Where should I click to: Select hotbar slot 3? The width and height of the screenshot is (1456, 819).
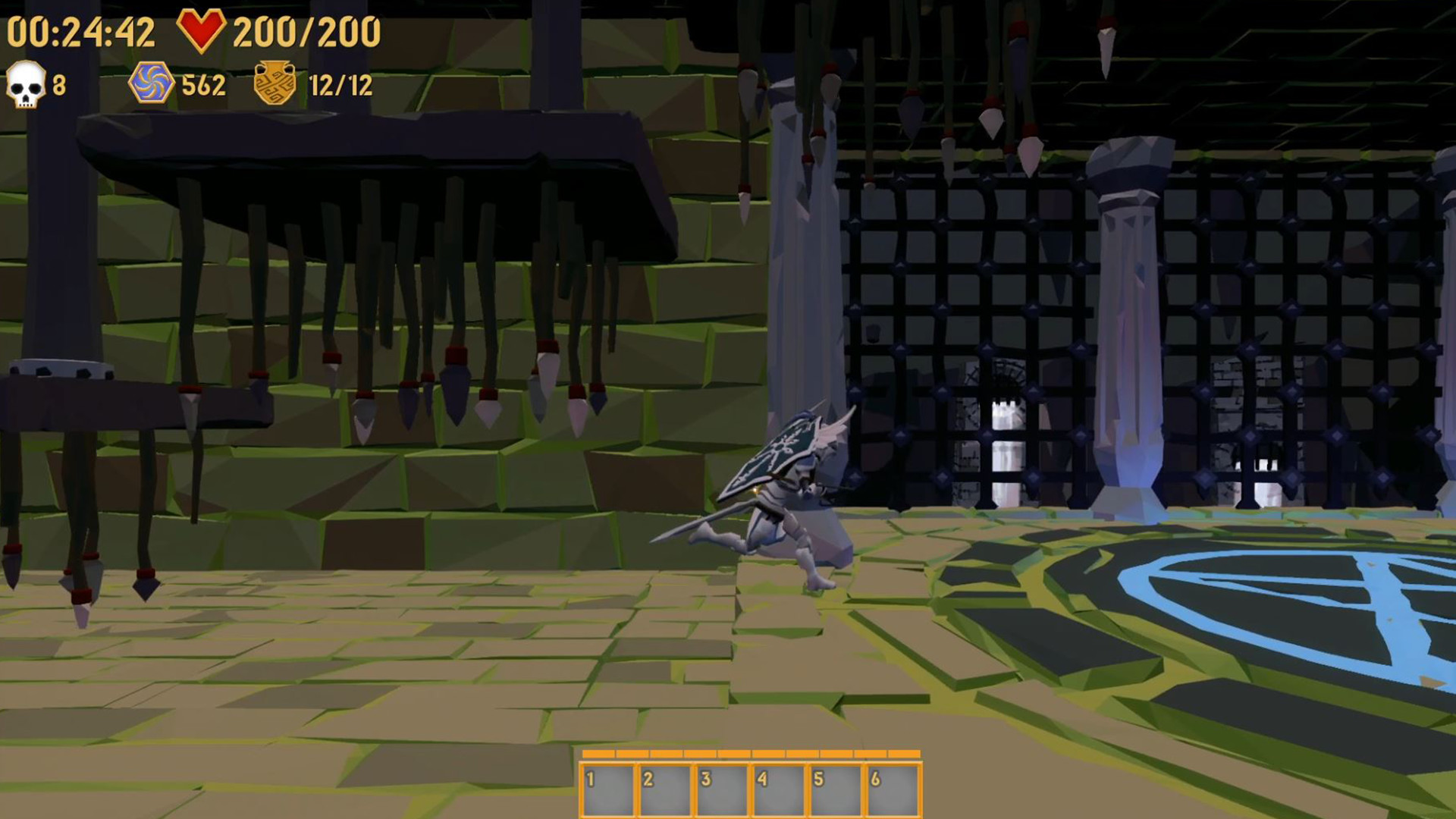pyautogui.click(x=722, y=791)
